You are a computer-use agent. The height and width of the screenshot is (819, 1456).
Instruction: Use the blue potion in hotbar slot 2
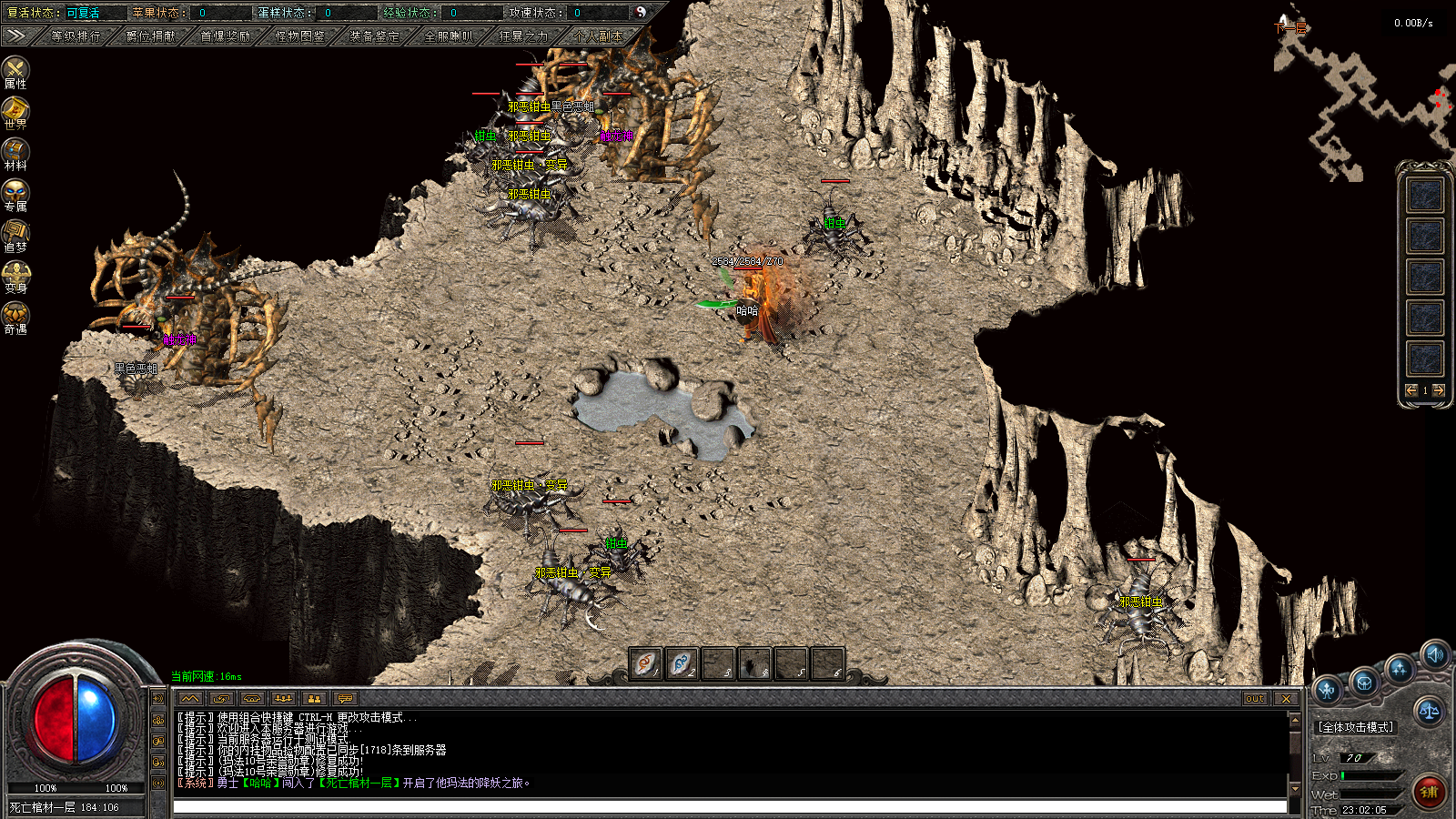point(682,663)
